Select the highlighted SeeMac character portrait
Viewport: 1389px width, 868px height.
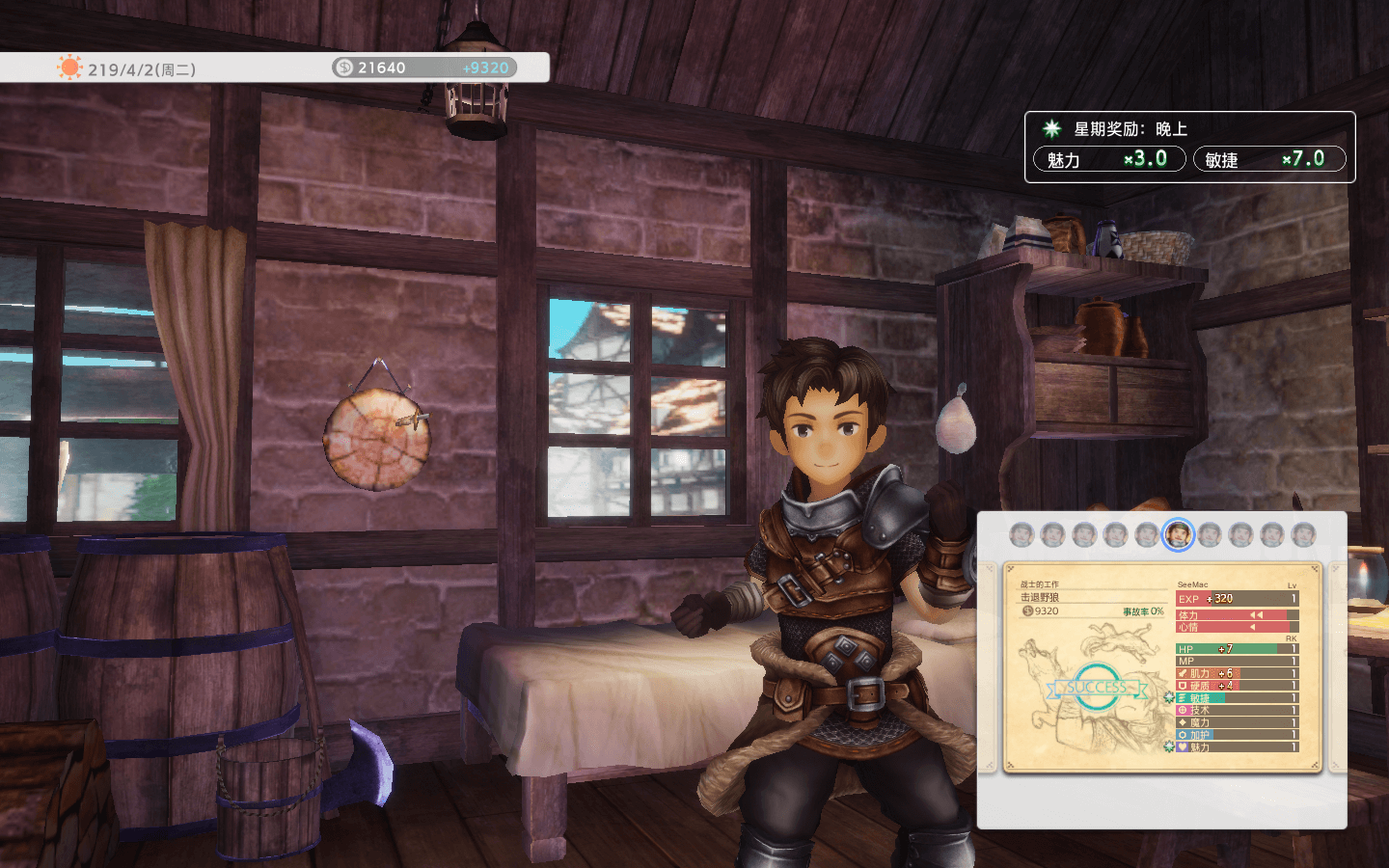pos(1177,533)
